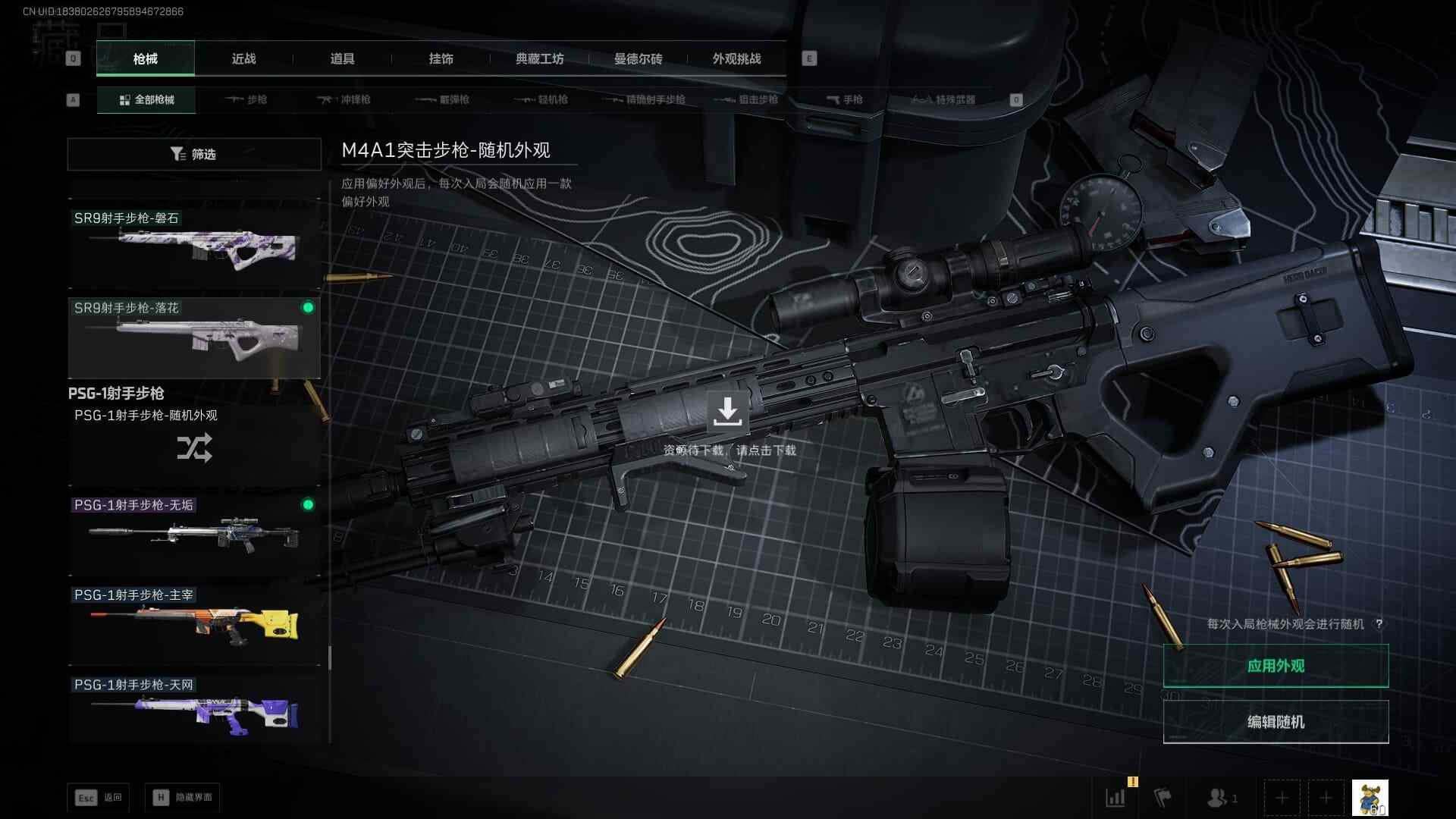Open the 道具 items tab
The image size is (1456, 819).
pyautogui.click(x=342, y=58)
